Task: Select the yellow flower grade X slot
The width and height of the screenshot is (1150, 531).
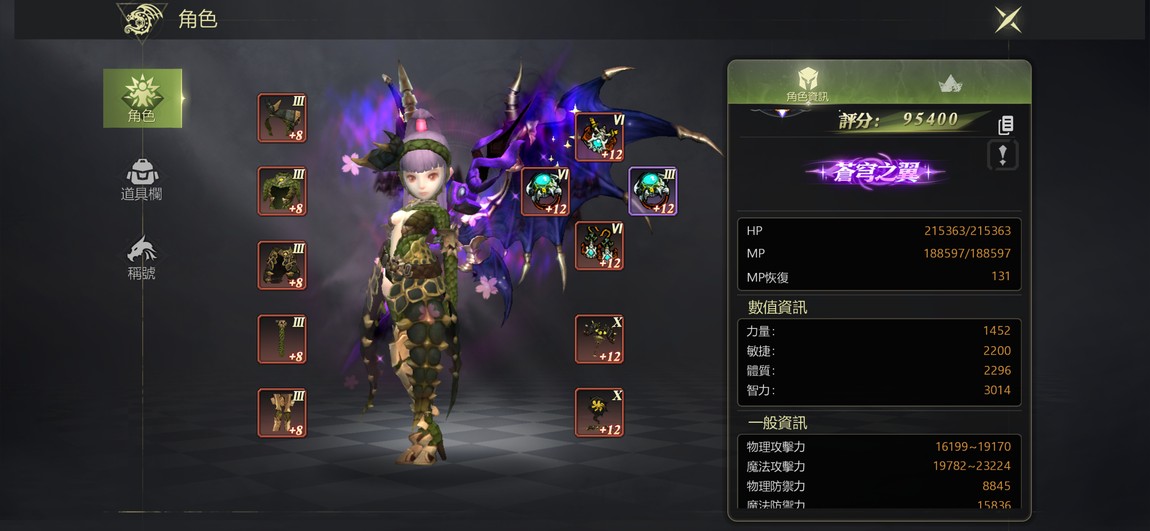Action: click(599, 412)
